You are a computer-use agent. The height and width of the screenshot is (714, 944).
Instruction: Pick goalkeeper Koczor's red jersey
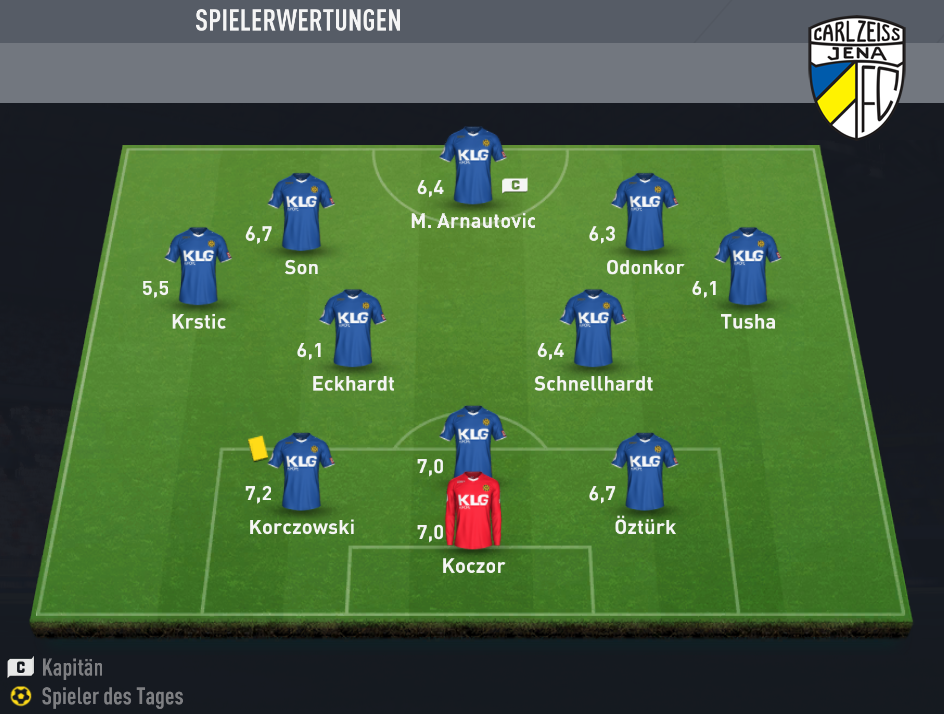pos(473,510)
